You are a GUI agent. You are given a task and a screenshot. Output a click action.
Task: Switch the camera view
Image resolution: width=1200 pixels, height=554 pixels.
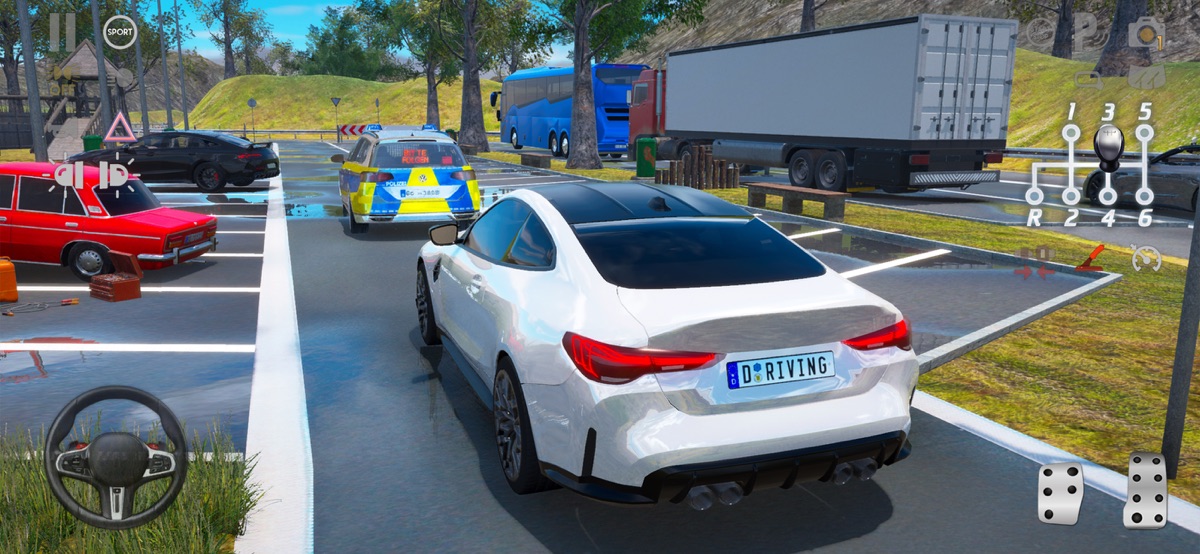point(1146,33)
